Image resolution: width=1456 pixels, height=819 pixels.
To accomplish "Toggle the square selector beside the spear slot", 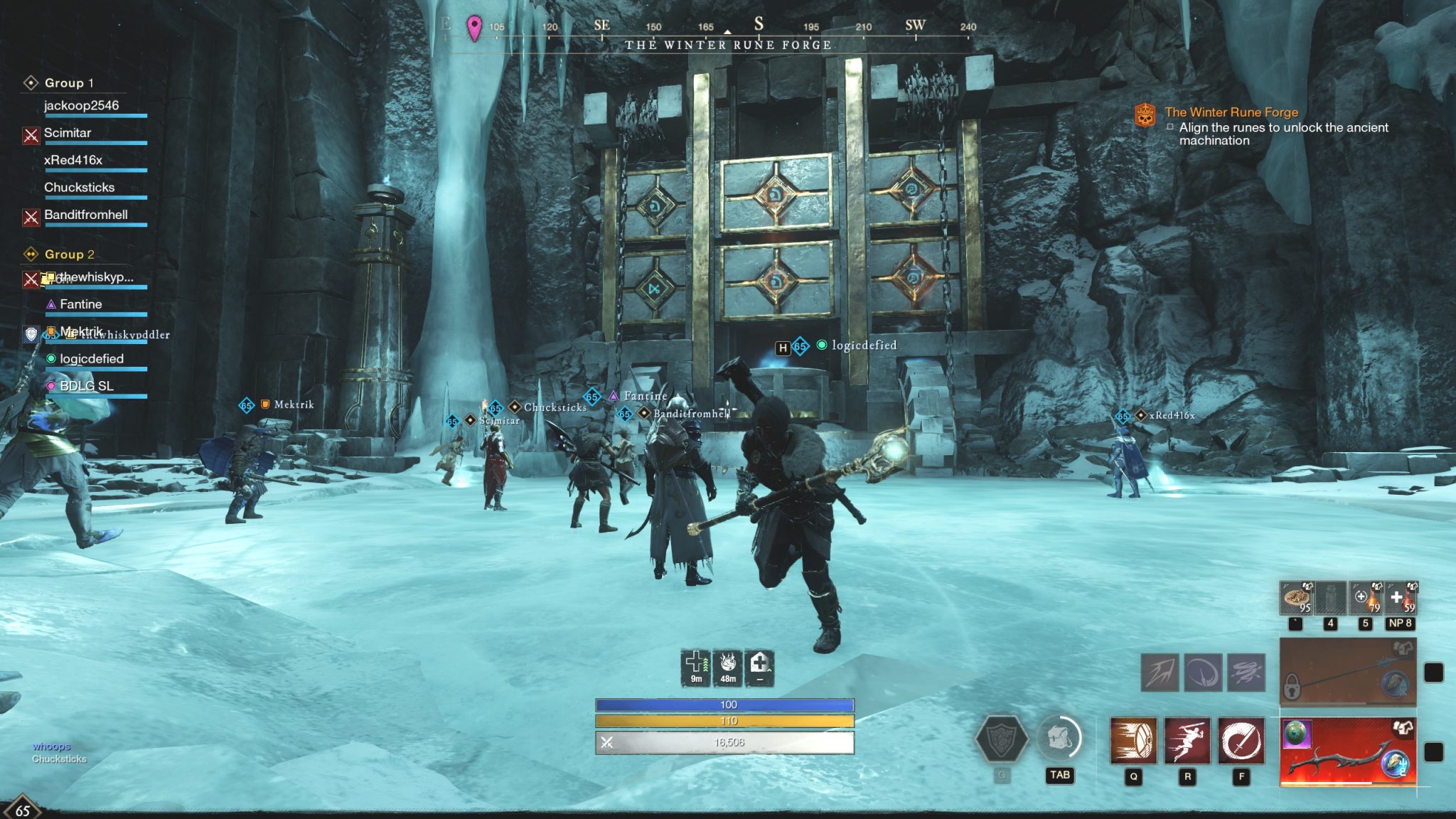I will (1433, 672).
